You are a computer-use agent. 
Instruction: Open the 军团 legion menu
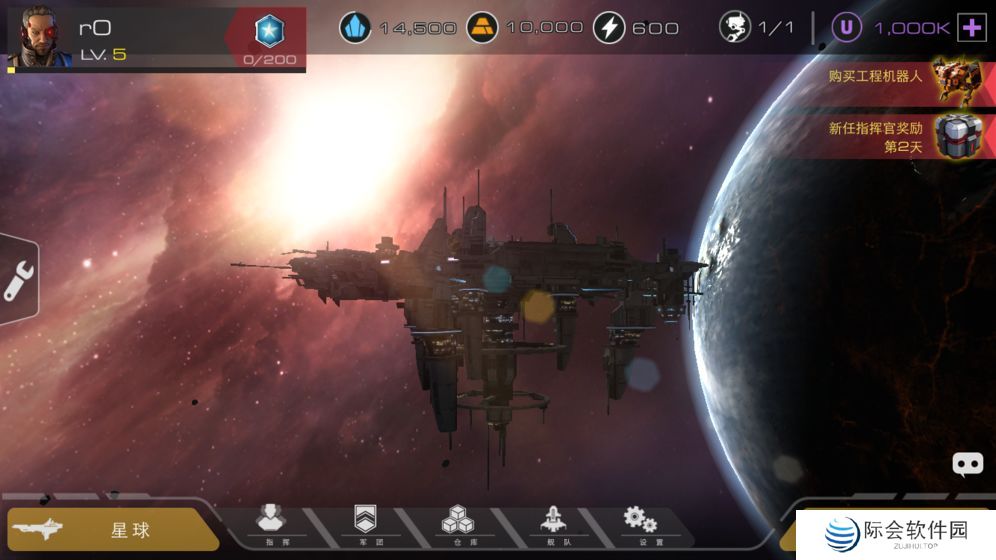(x=365, y=524)
